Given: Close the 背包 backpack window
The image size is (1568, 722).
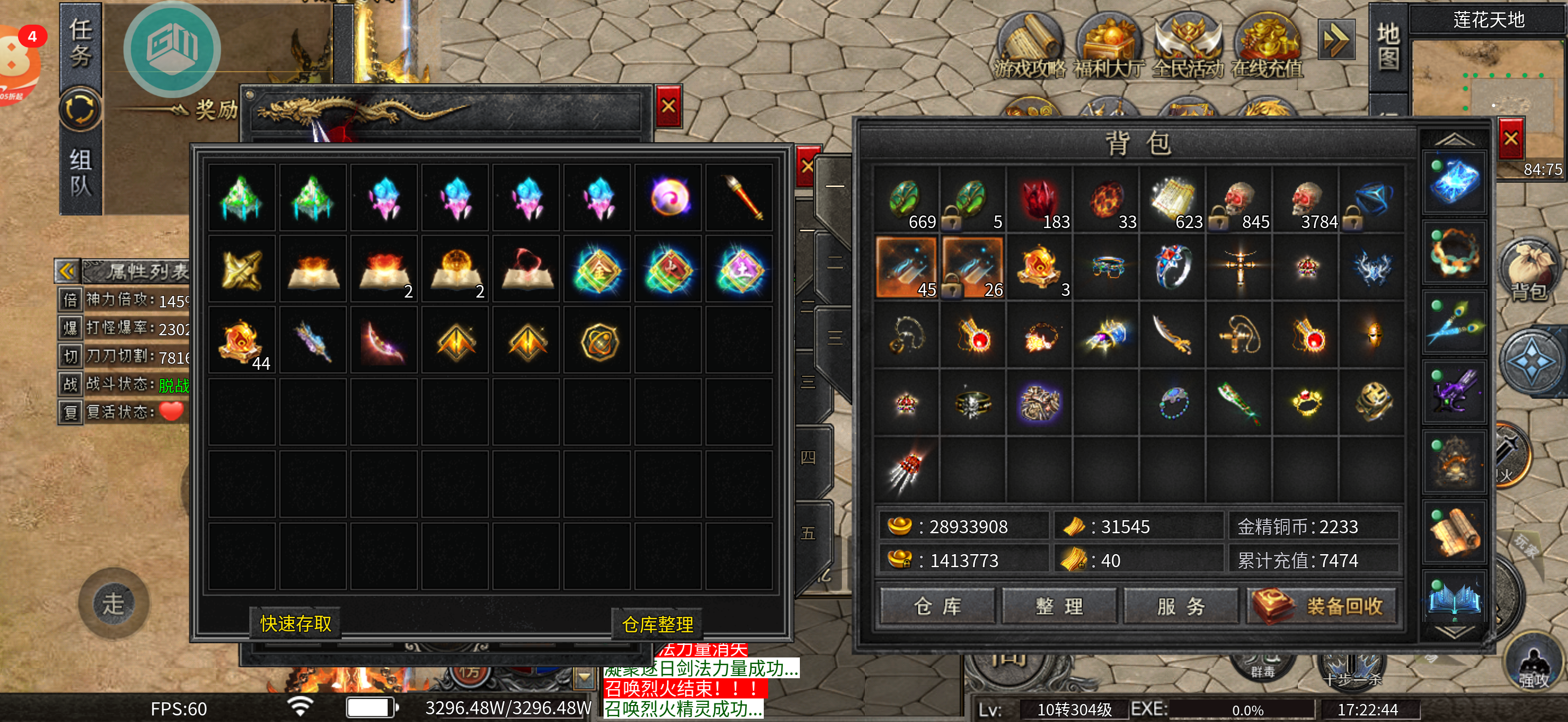Looking at the screenshot, I should (x=1510, y=139).
